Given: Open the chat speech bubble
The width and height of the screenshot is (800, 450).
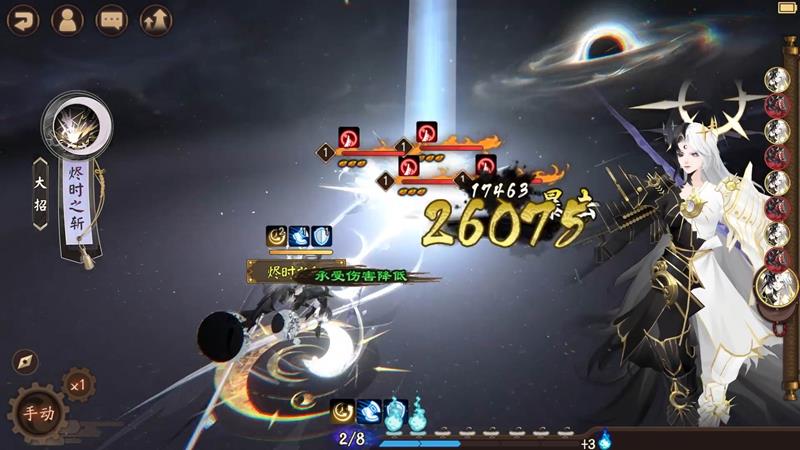Looking at the screenshot, I should 111,20.
